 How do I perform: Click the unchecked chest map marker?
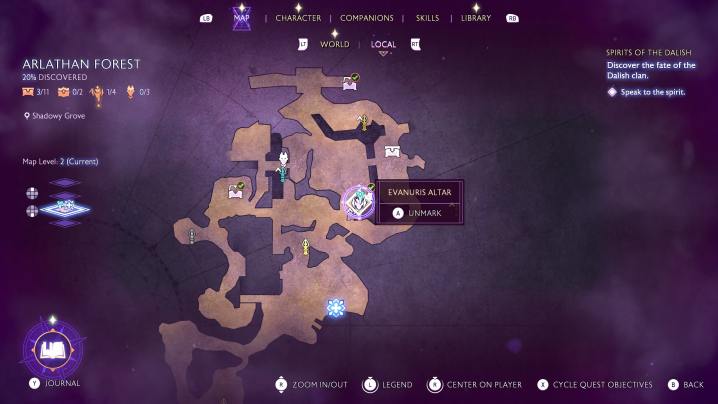coord(394,152)
